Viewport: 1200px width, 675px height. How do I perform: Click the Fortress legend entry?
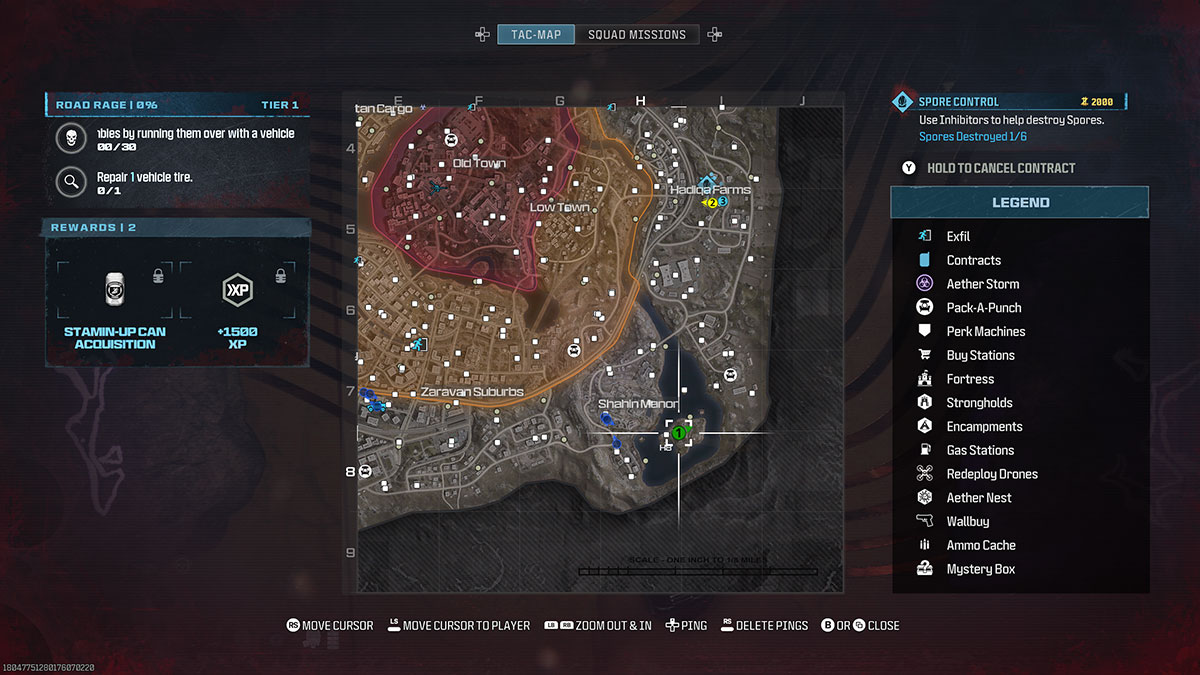pos(970,379)
